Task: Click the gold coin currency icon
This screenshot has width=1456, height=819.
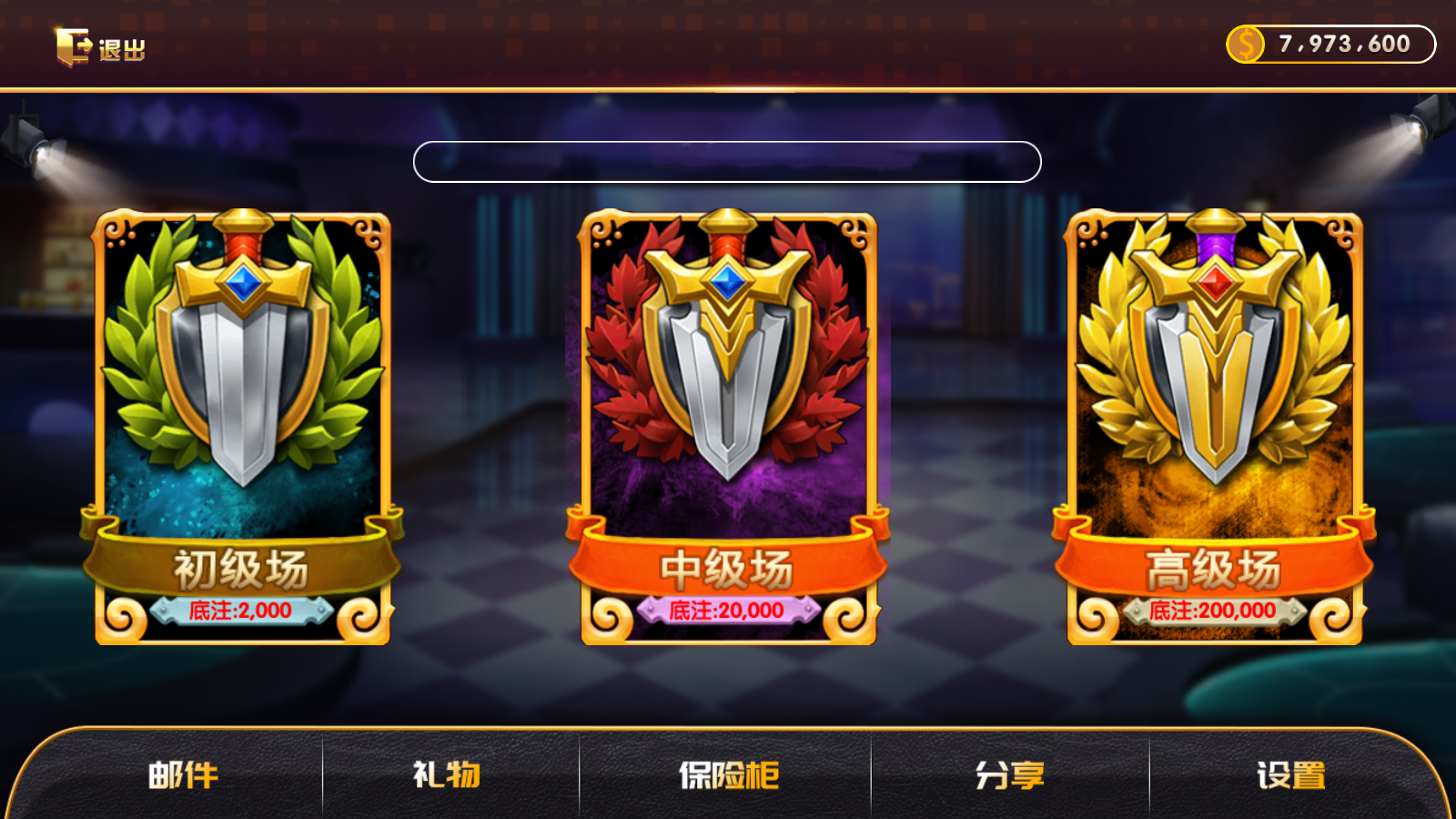Action: coord(1248,42)
